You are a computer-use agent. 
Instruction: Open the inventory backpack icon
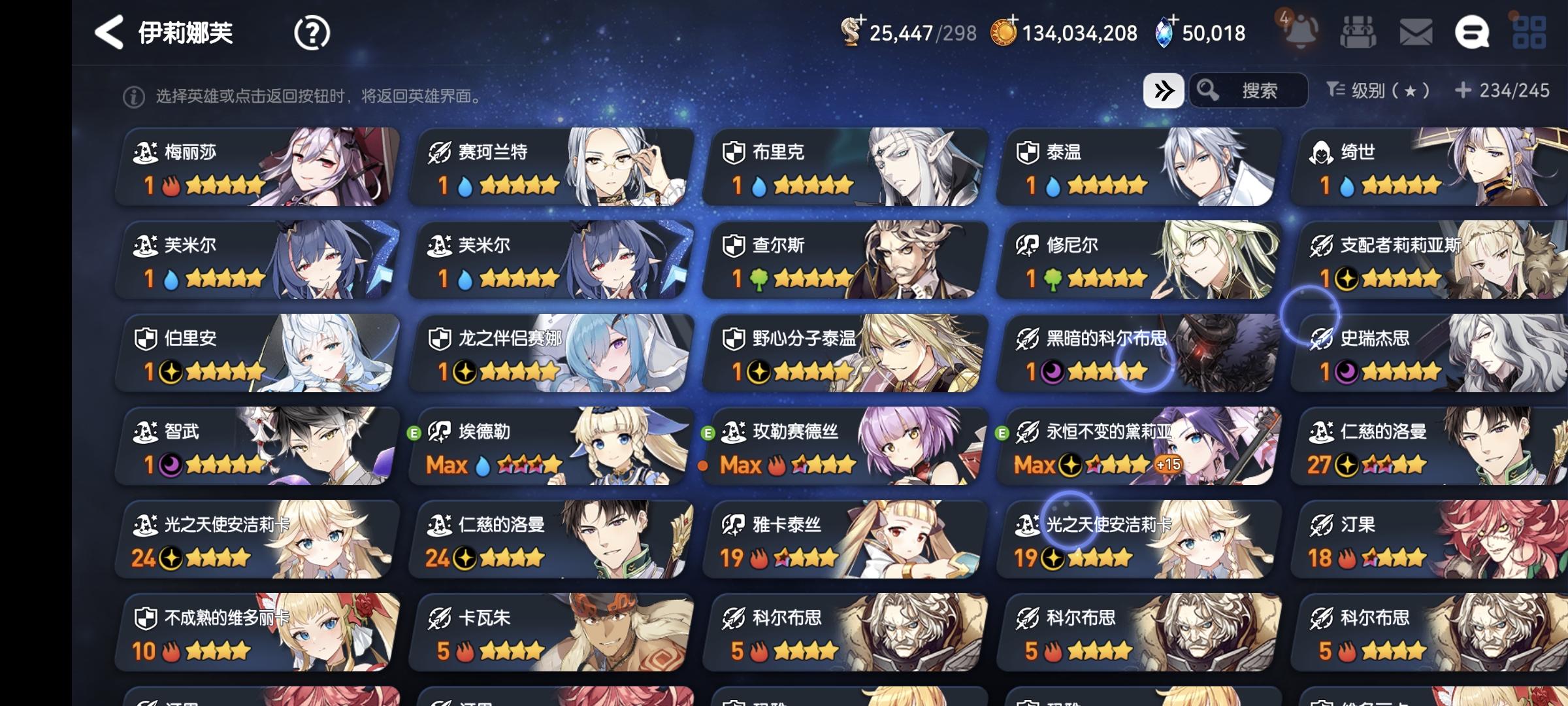point(1359,31)
